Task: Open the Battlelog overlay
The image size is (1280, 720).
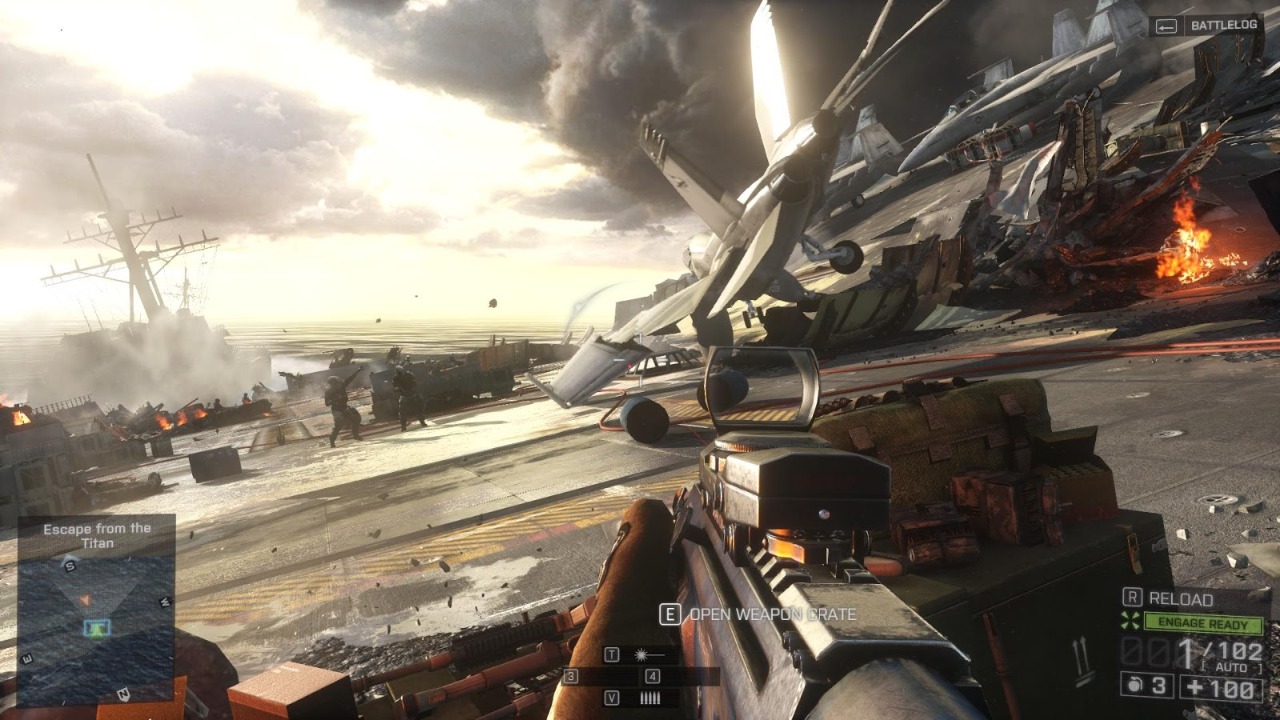Action: point(1205,27)
